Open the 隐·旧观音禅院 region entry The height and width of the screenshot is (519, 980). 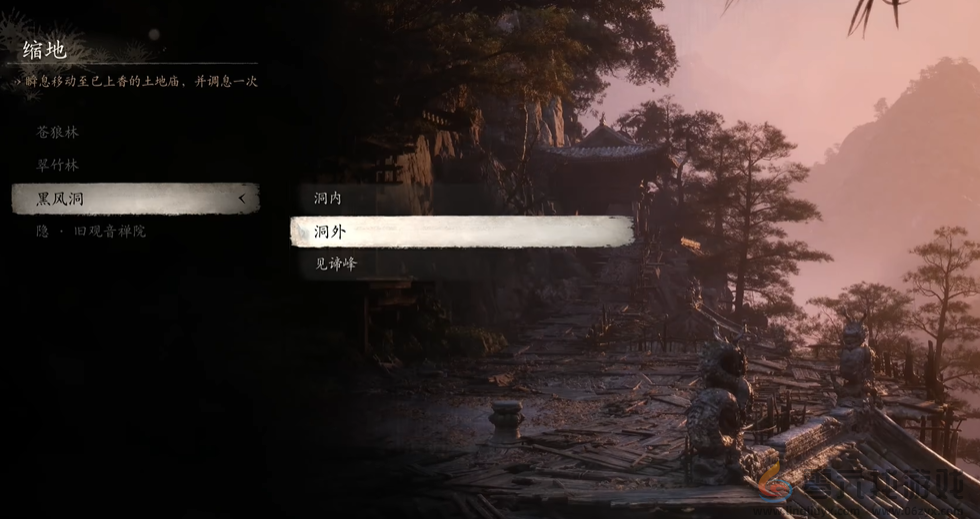click(91, 231)
